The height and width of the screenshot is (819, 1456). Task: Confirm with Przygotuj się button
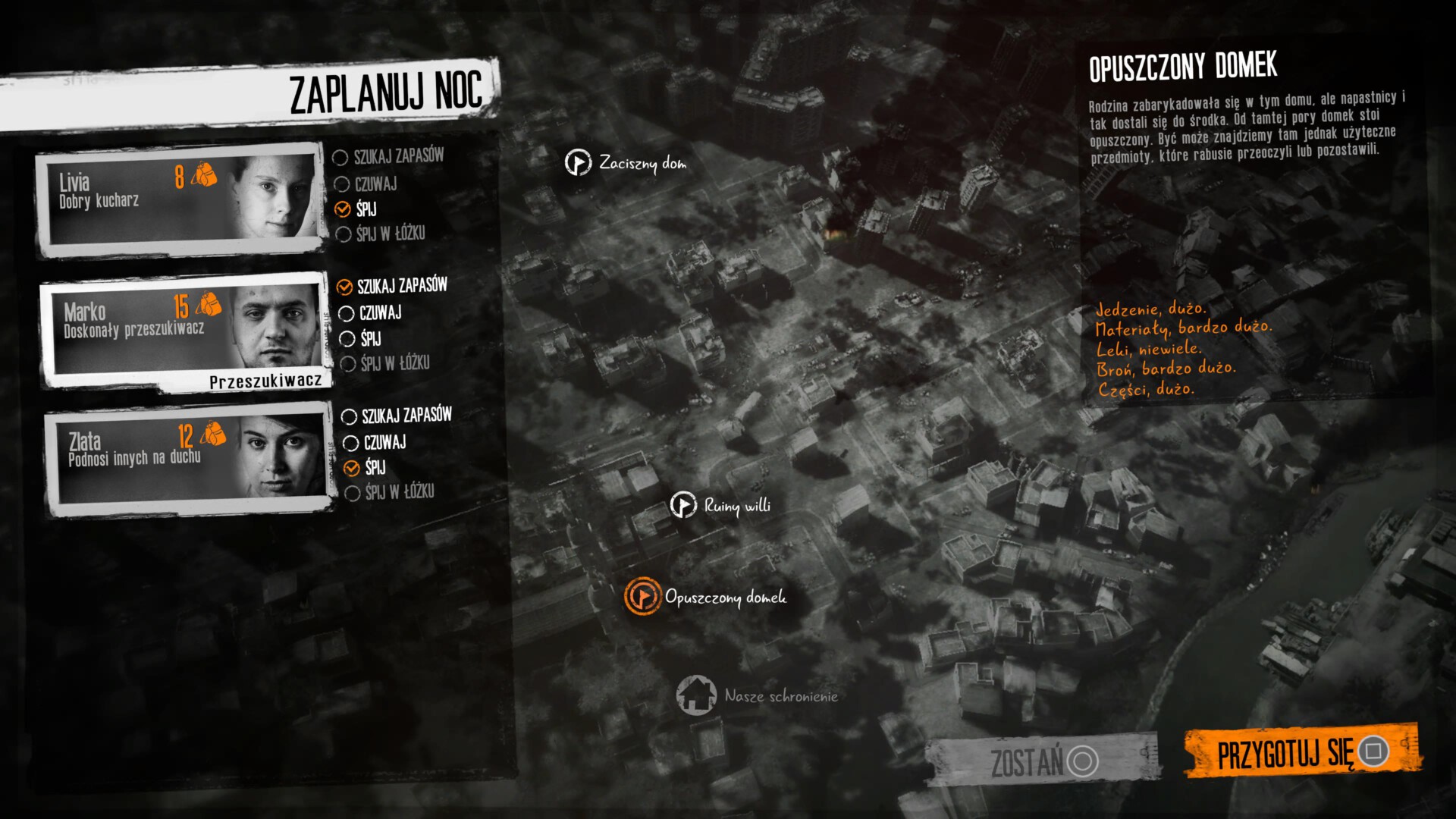1301,752
